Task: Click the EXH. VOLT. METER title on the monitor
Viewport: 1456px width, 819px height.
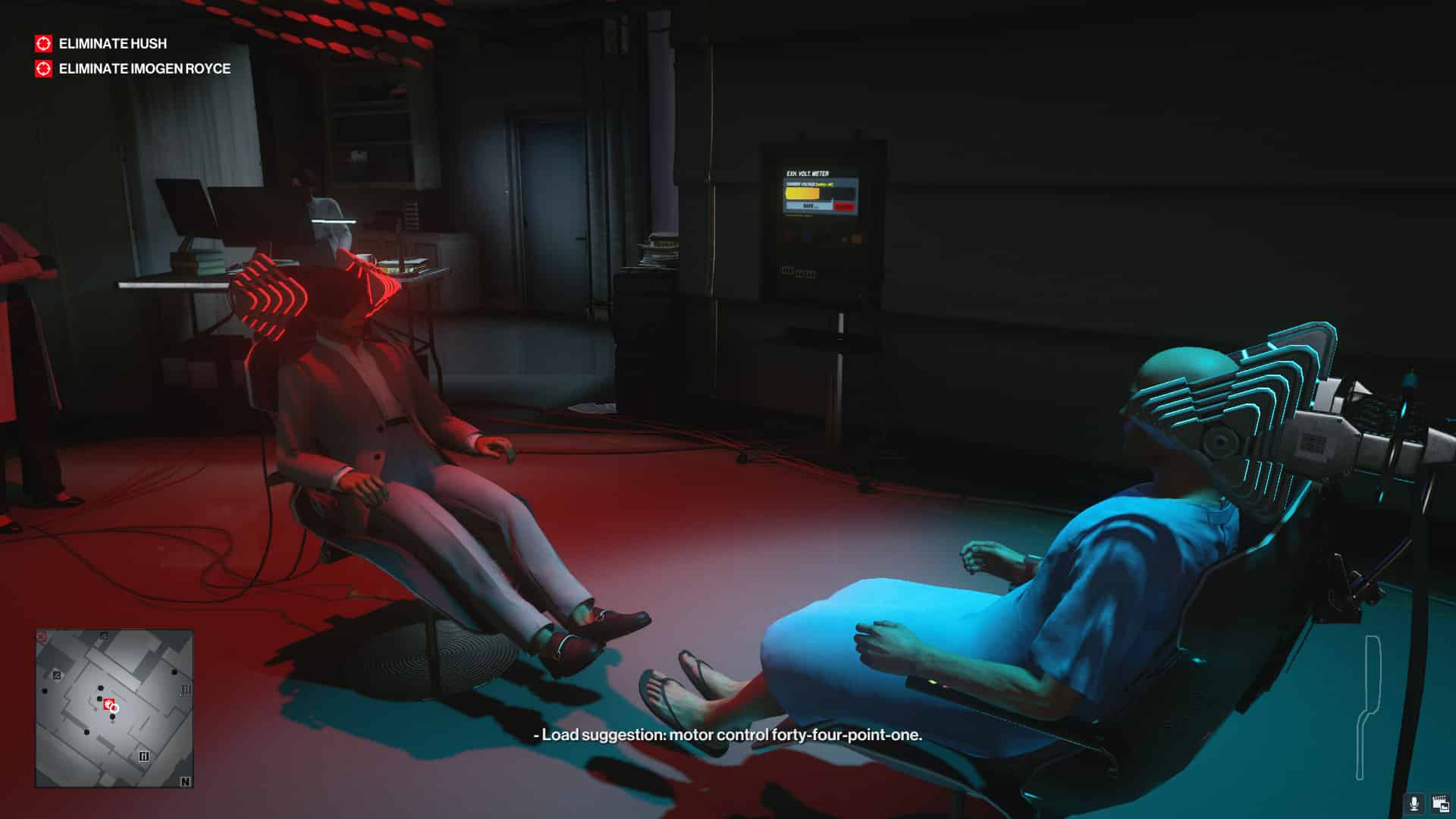Action: coord(808,173)
